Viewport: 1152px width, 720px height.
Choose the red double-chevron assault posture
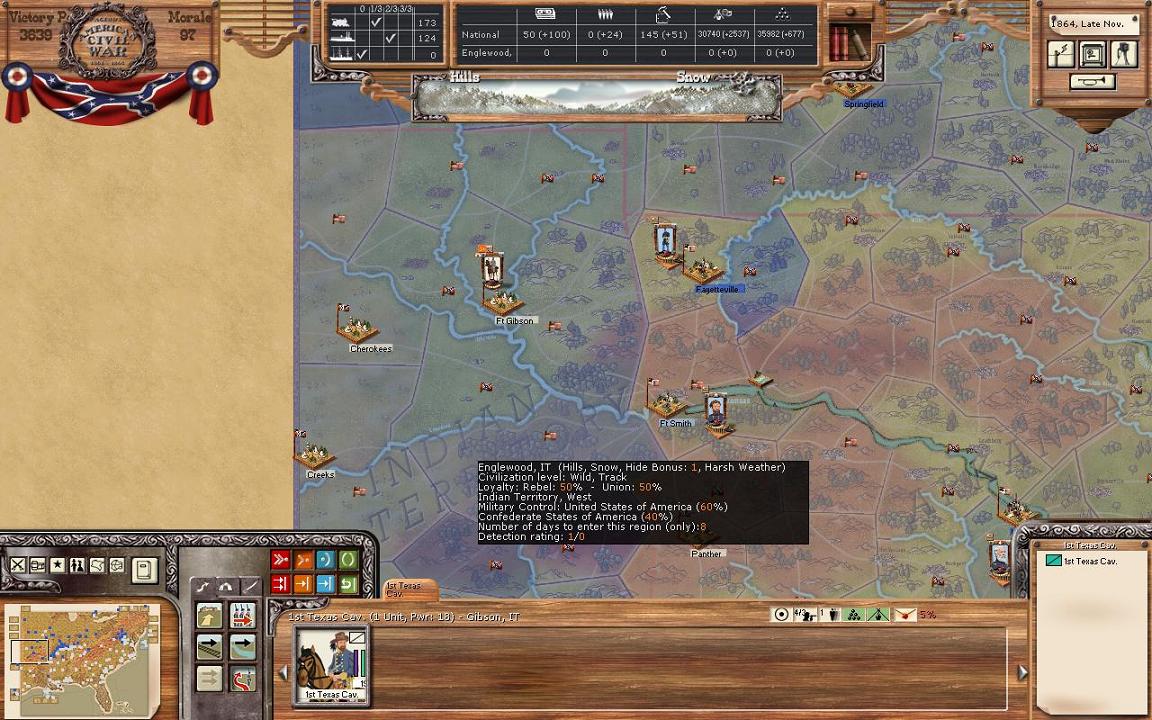[280, 561]
